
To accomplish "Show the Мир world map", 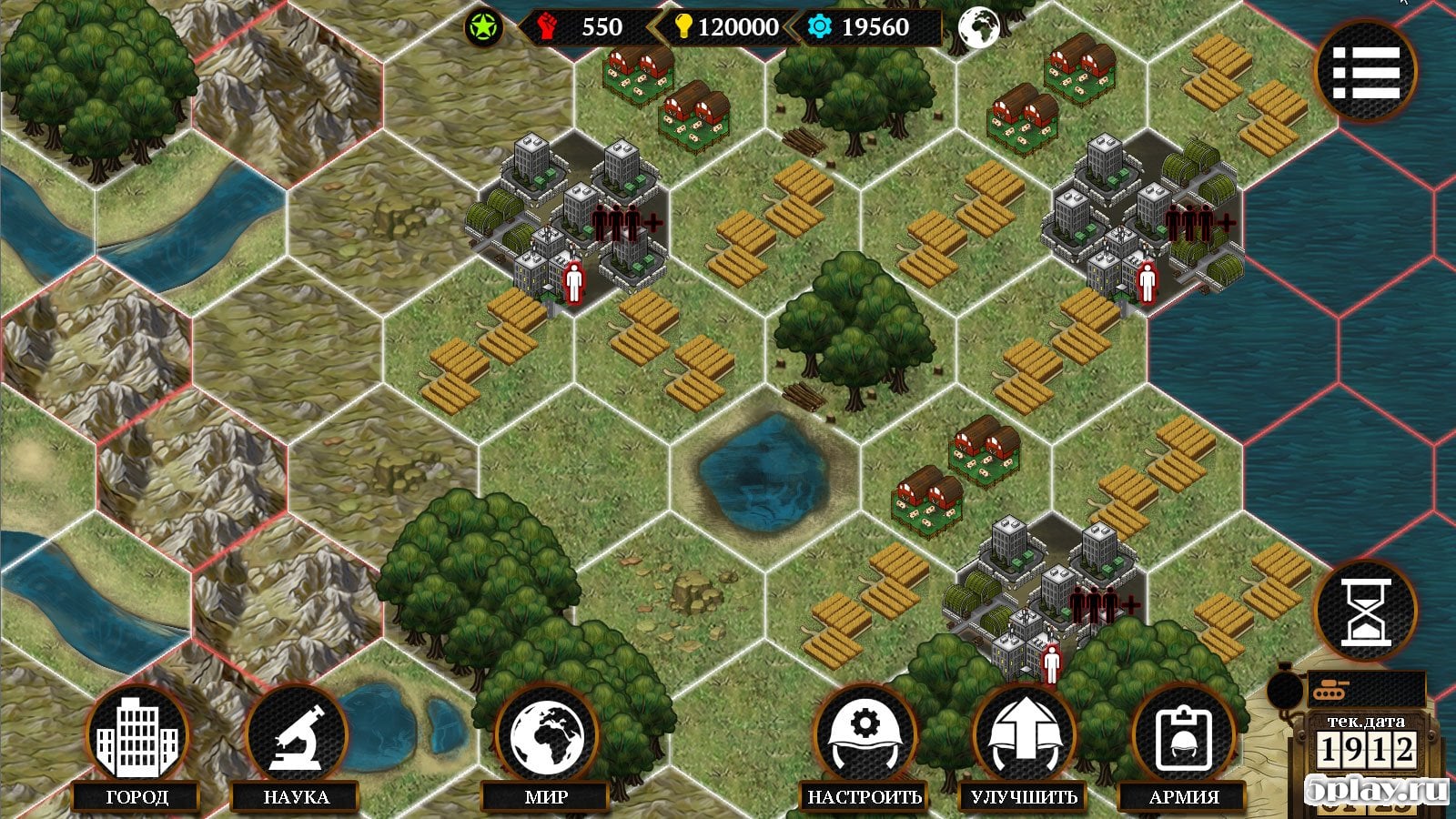I will [x=546, y=739].
